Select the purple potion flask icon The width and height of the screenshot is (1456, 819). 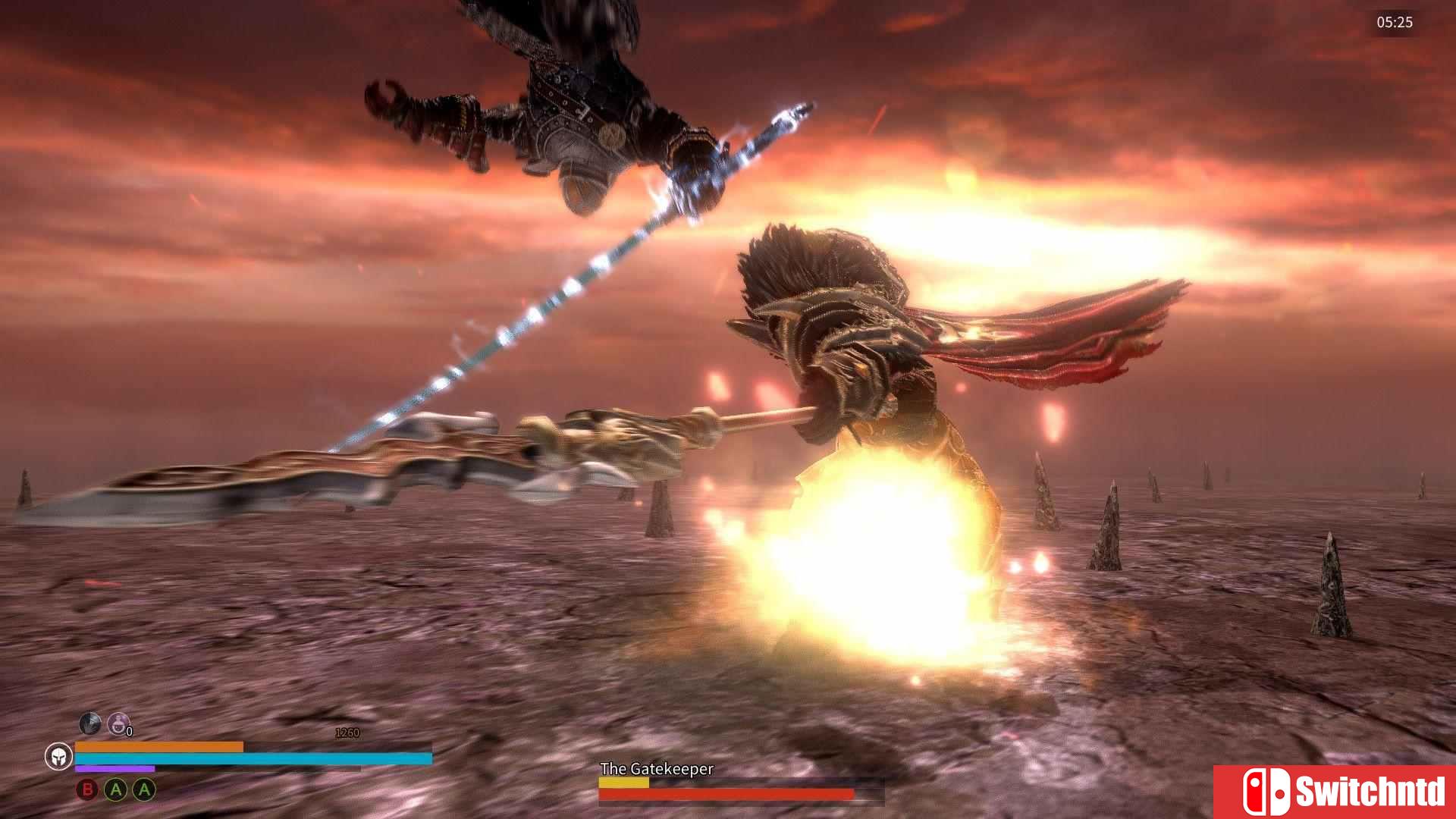click(x=118, y=723)
